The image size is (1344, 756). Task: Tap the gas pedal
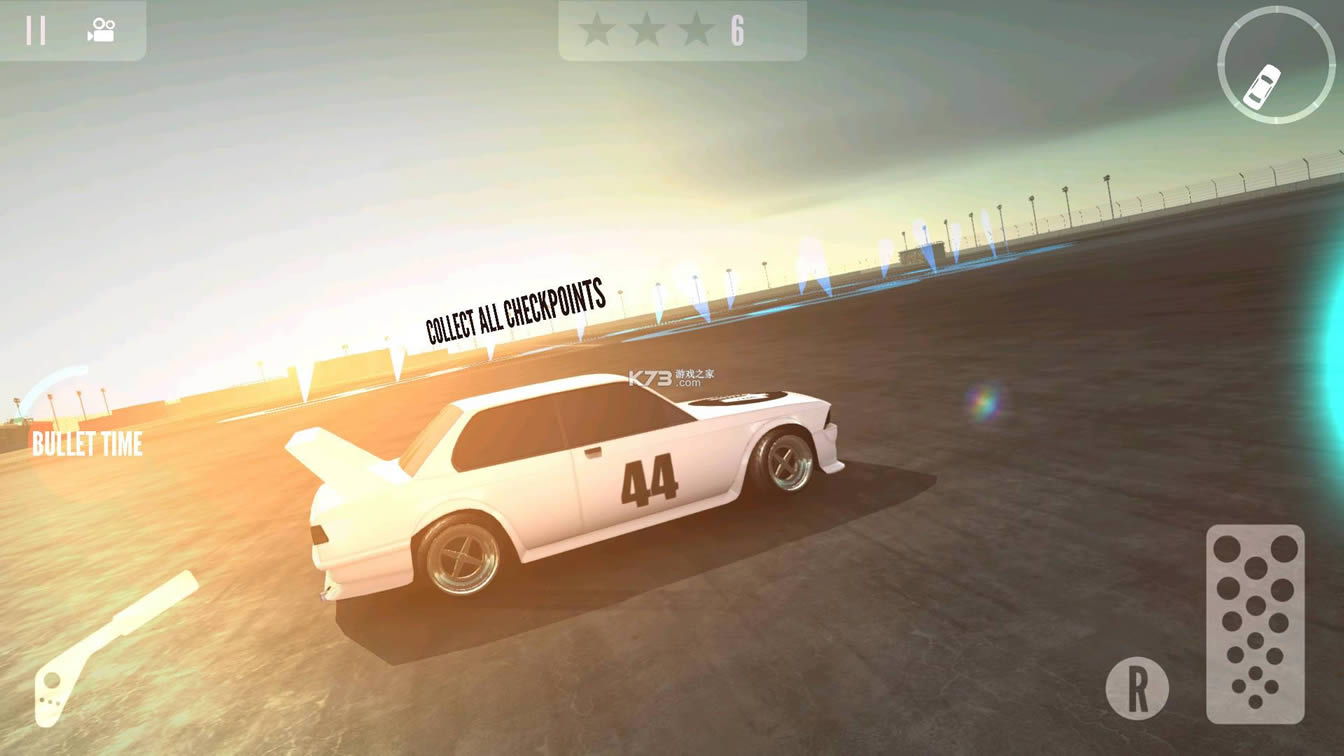click(x=1255, y=623)
